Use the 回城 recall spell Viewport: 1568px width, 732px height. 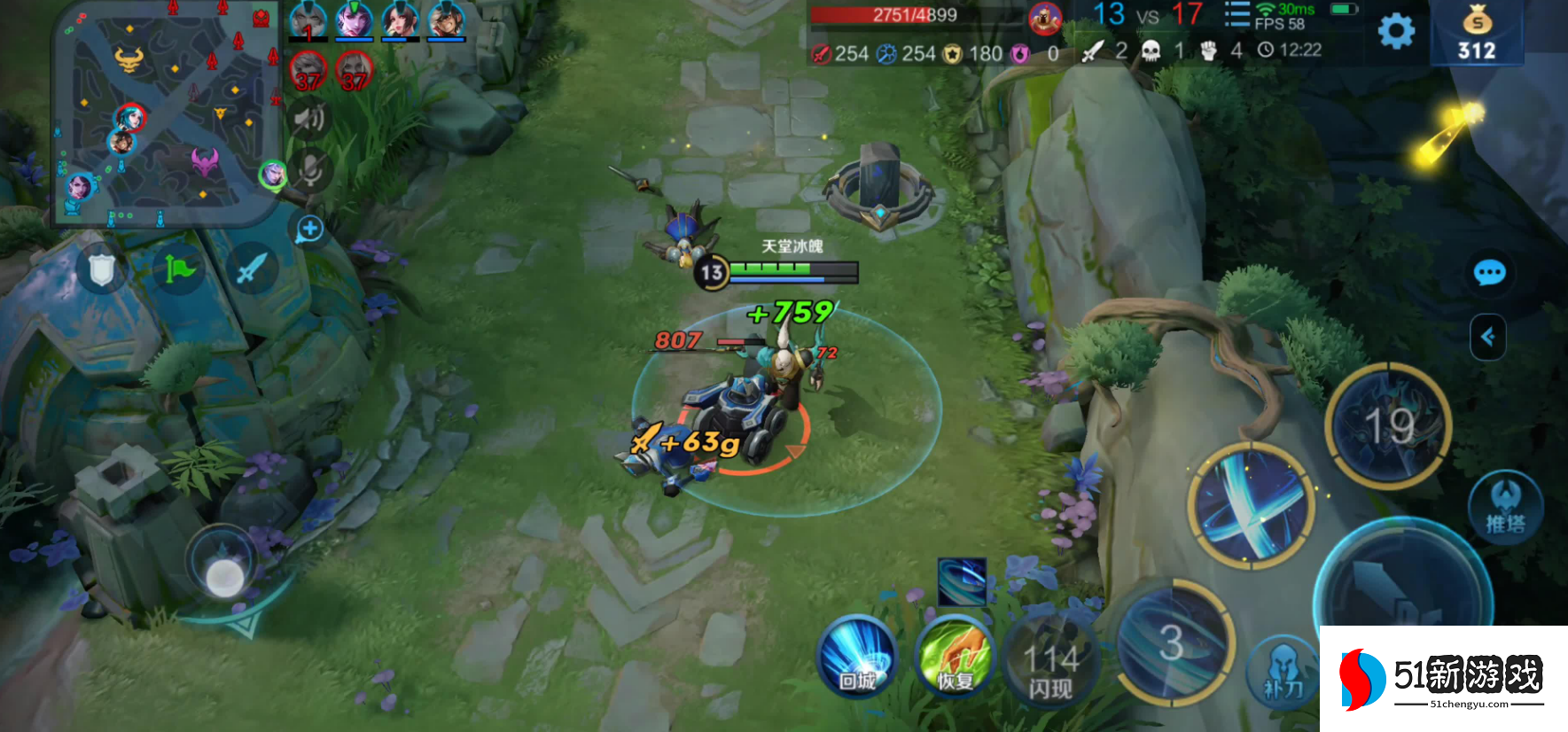857,658
